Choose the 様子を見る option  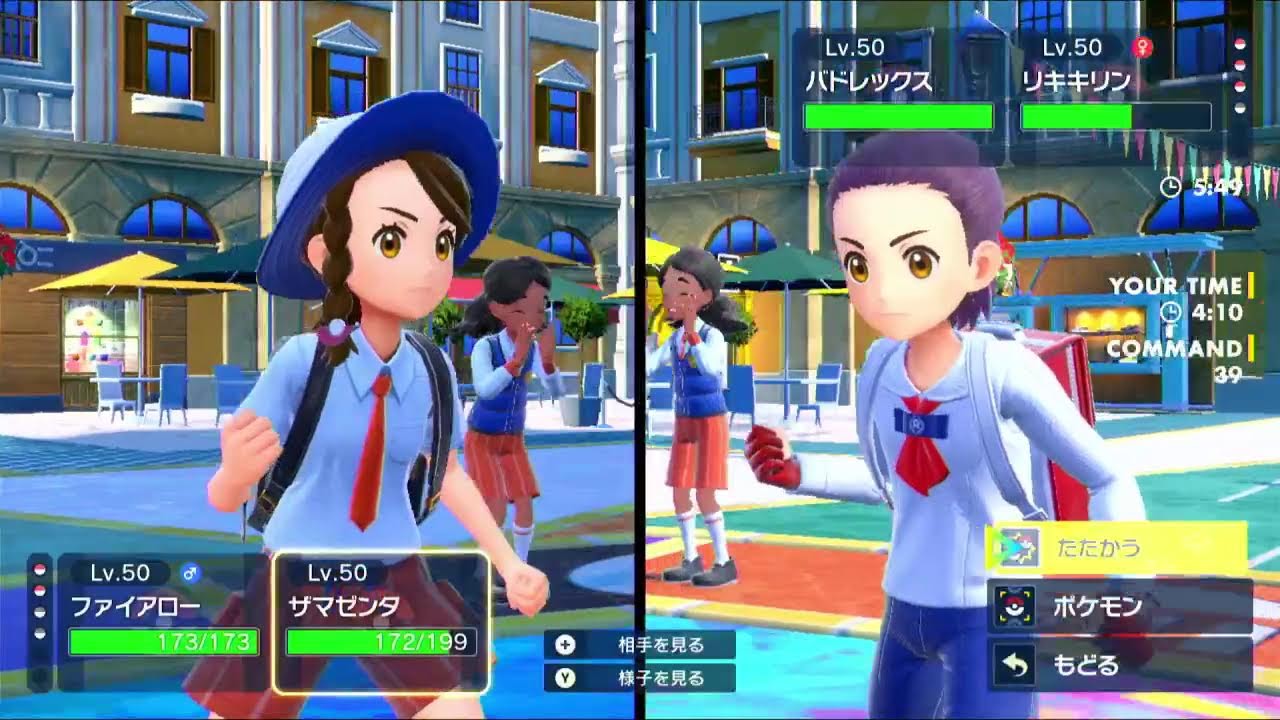(640, 678)
